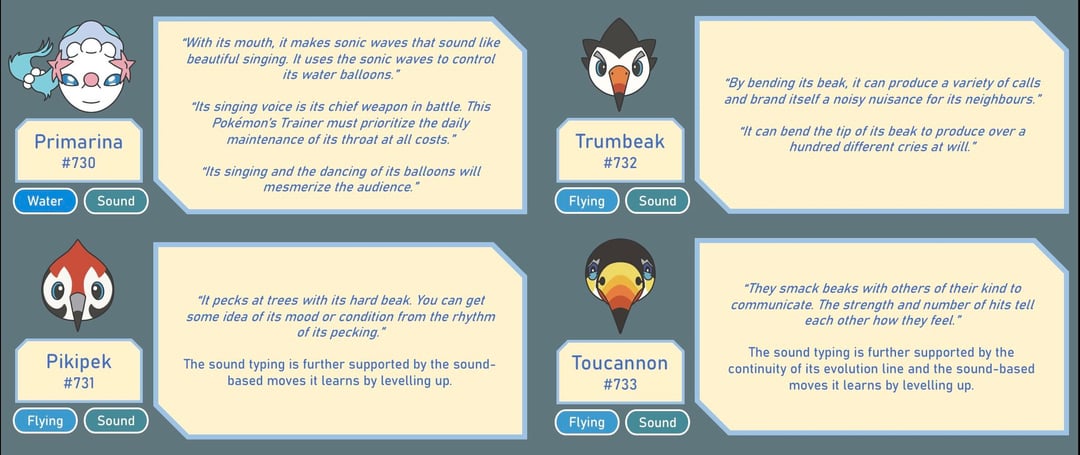Choose the Flying type badge under Pikipek
Image resolution: width=1080 pixels, height=455 pixels.
click(45, 421)
